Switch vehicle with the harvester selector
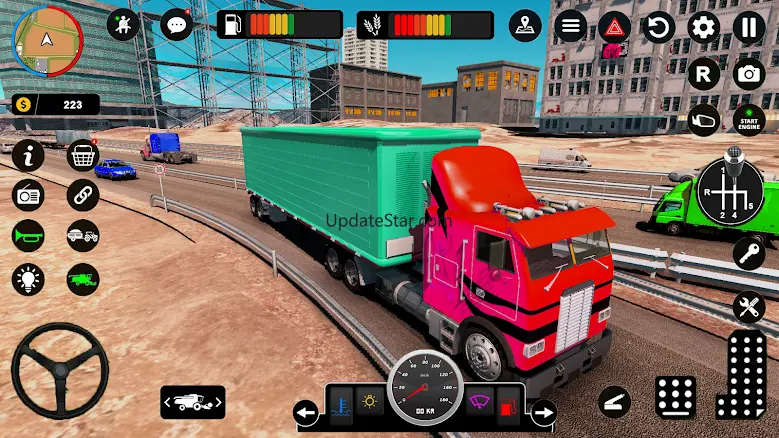The width and height of the screenshot is (779, 438). point(192,402)
